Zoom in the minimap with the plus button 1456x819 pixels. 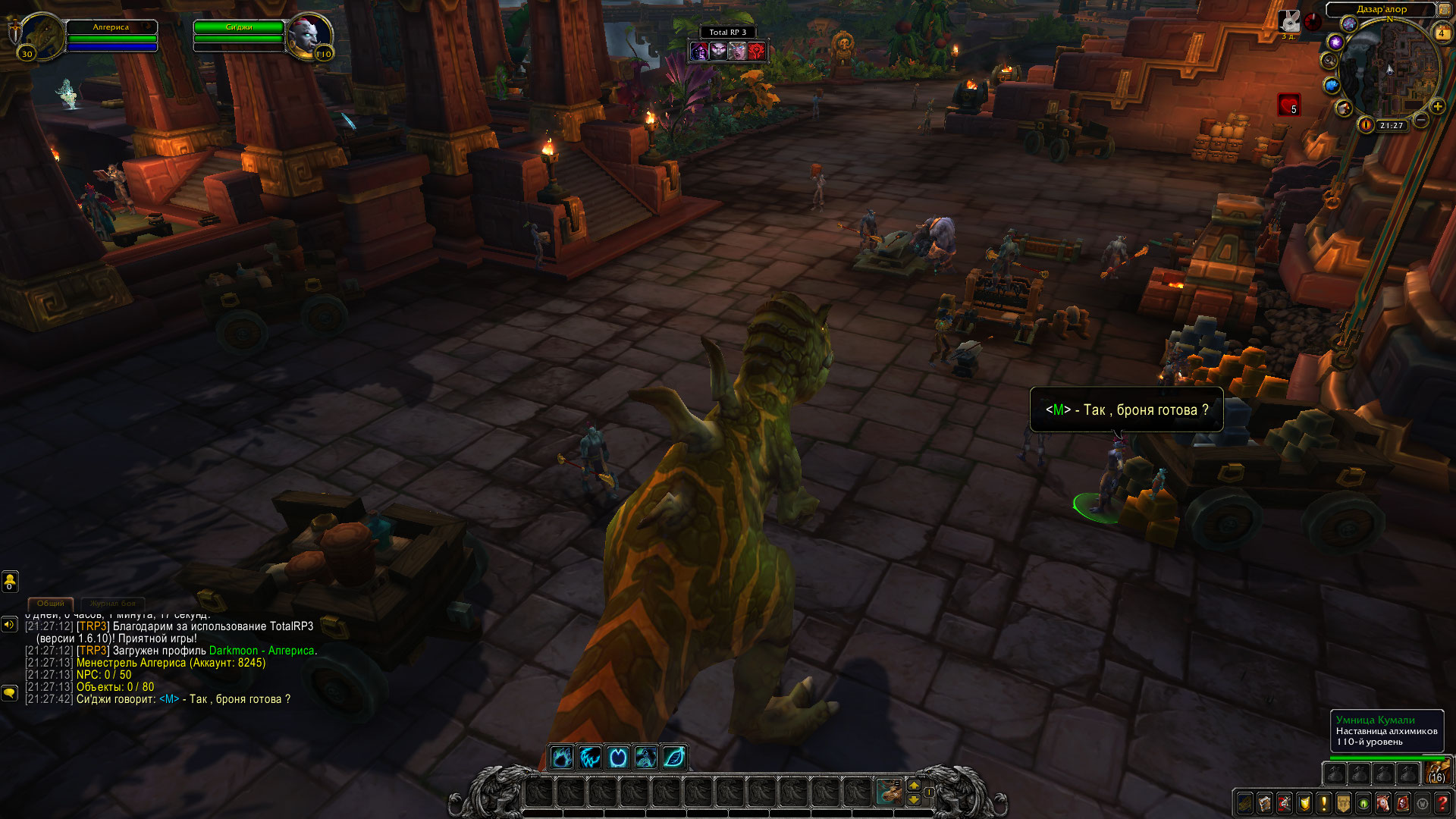click(1437, 106)
